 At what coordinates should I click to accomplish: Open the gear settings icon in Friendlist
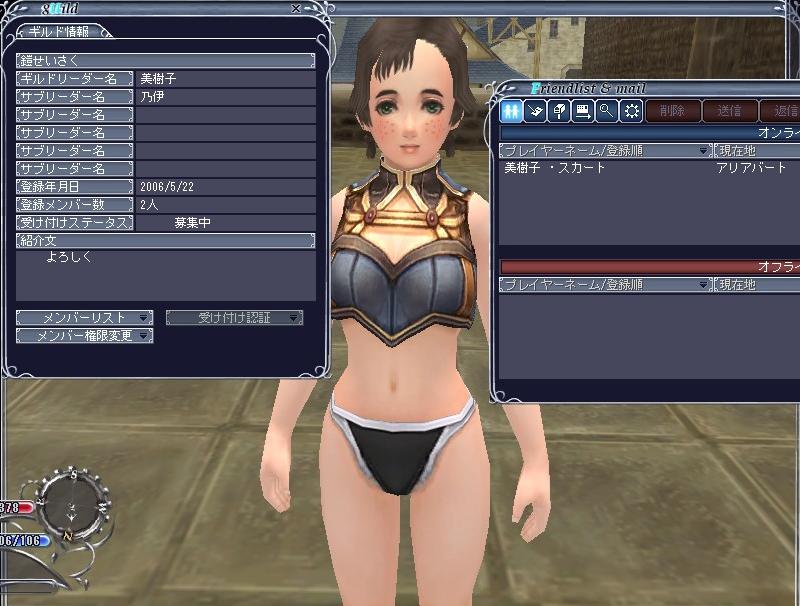pyautogui.click(x=631, y=111)
